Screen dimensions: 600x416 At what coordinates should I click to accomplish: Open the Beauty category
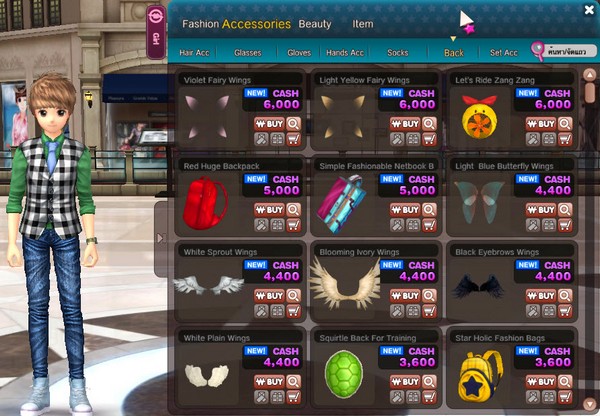point(315,24)
